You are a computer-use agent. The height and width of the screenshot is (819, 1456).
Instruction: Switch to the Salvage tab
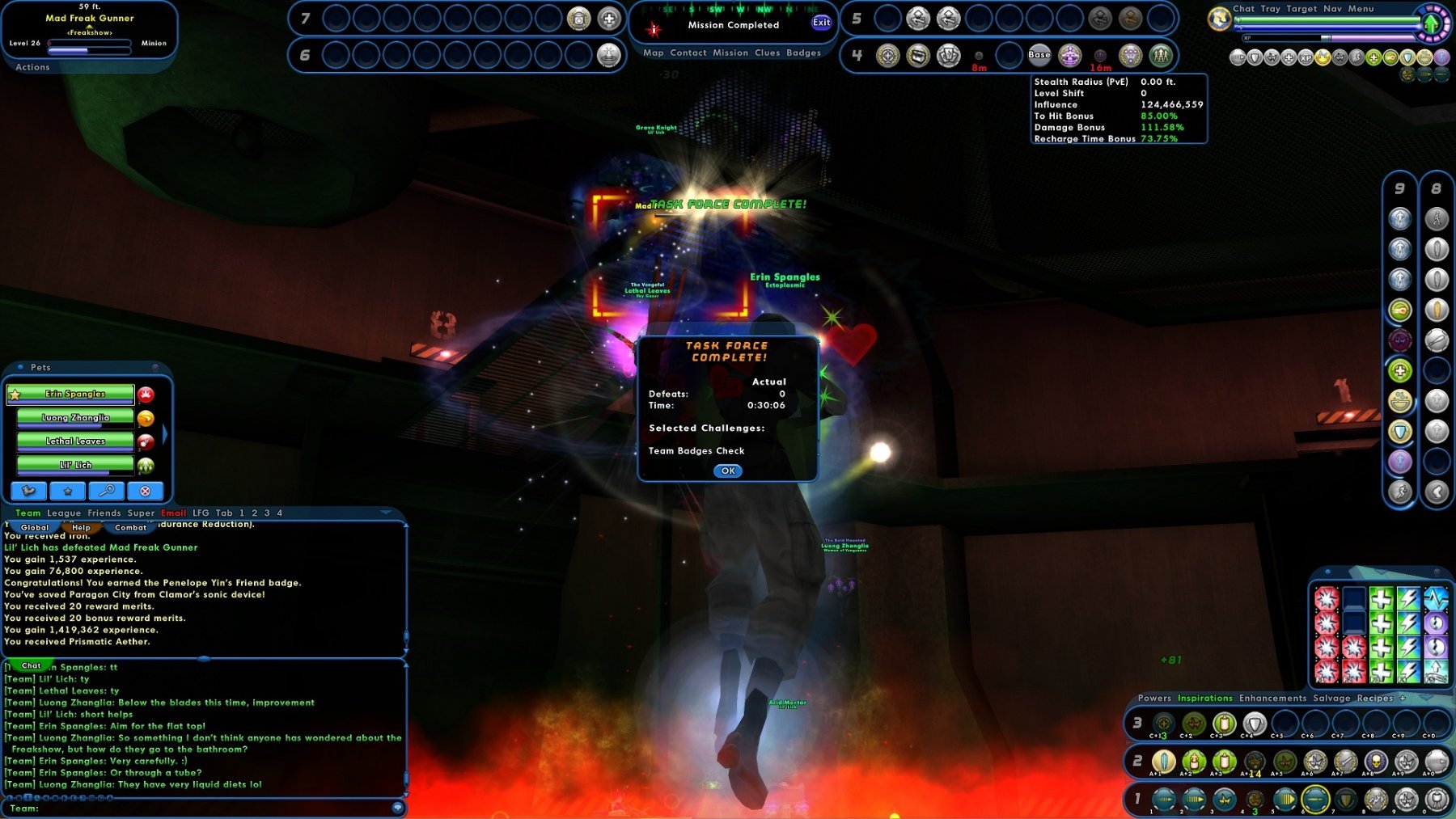1331,699
